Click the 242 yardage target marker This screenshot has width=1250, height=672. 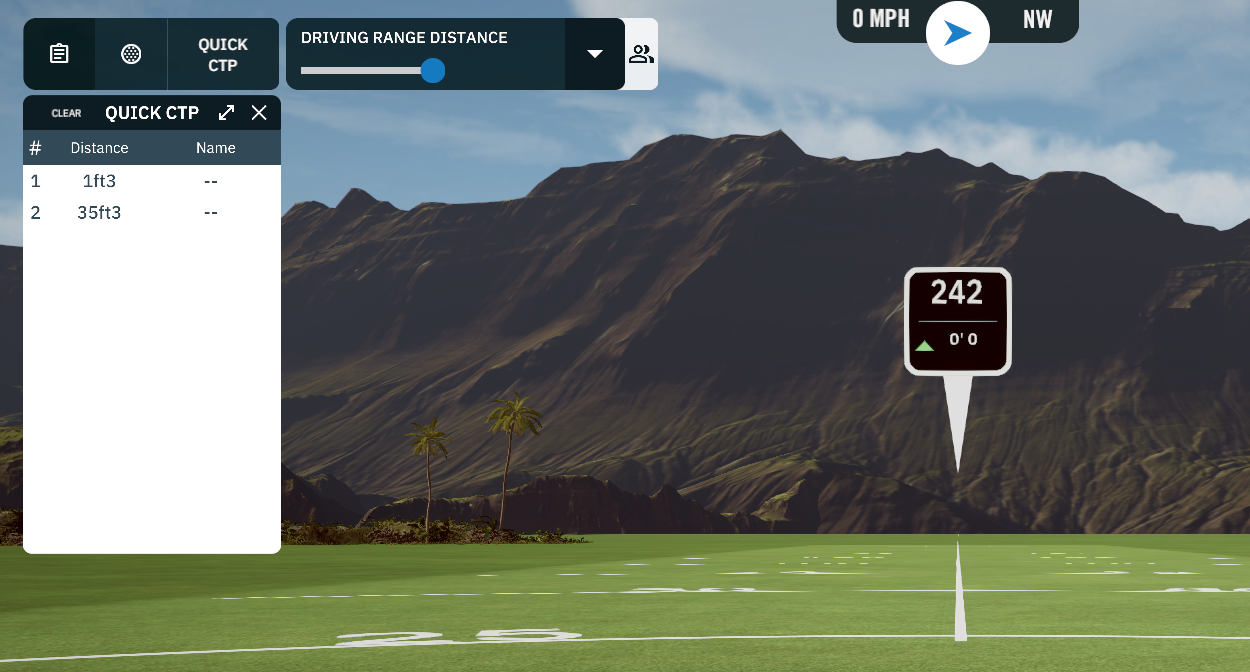pyautogui.click(x=957, y=321)
